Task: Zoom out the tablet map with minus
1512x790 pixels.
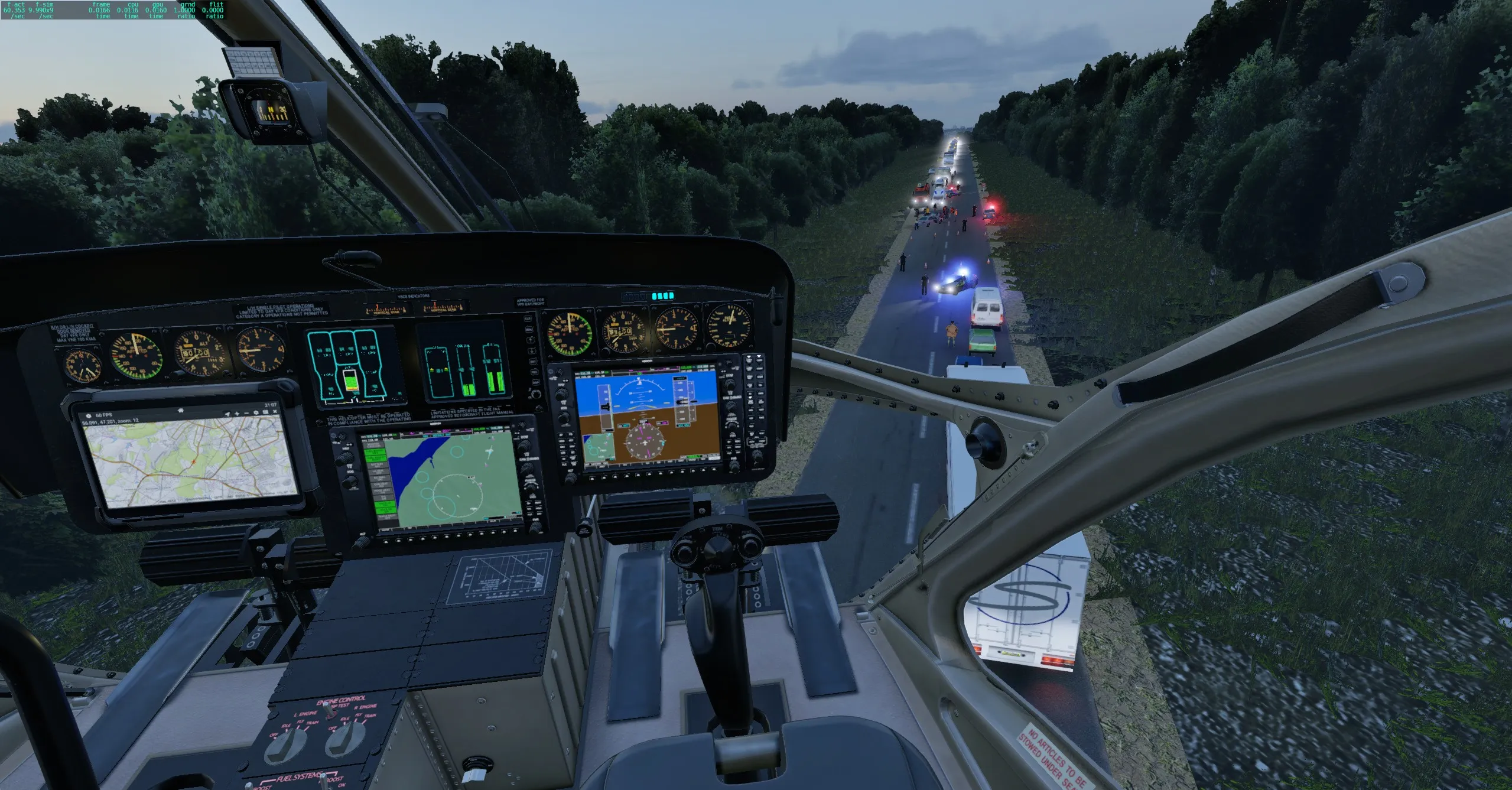Action: (x=247, y=413)
